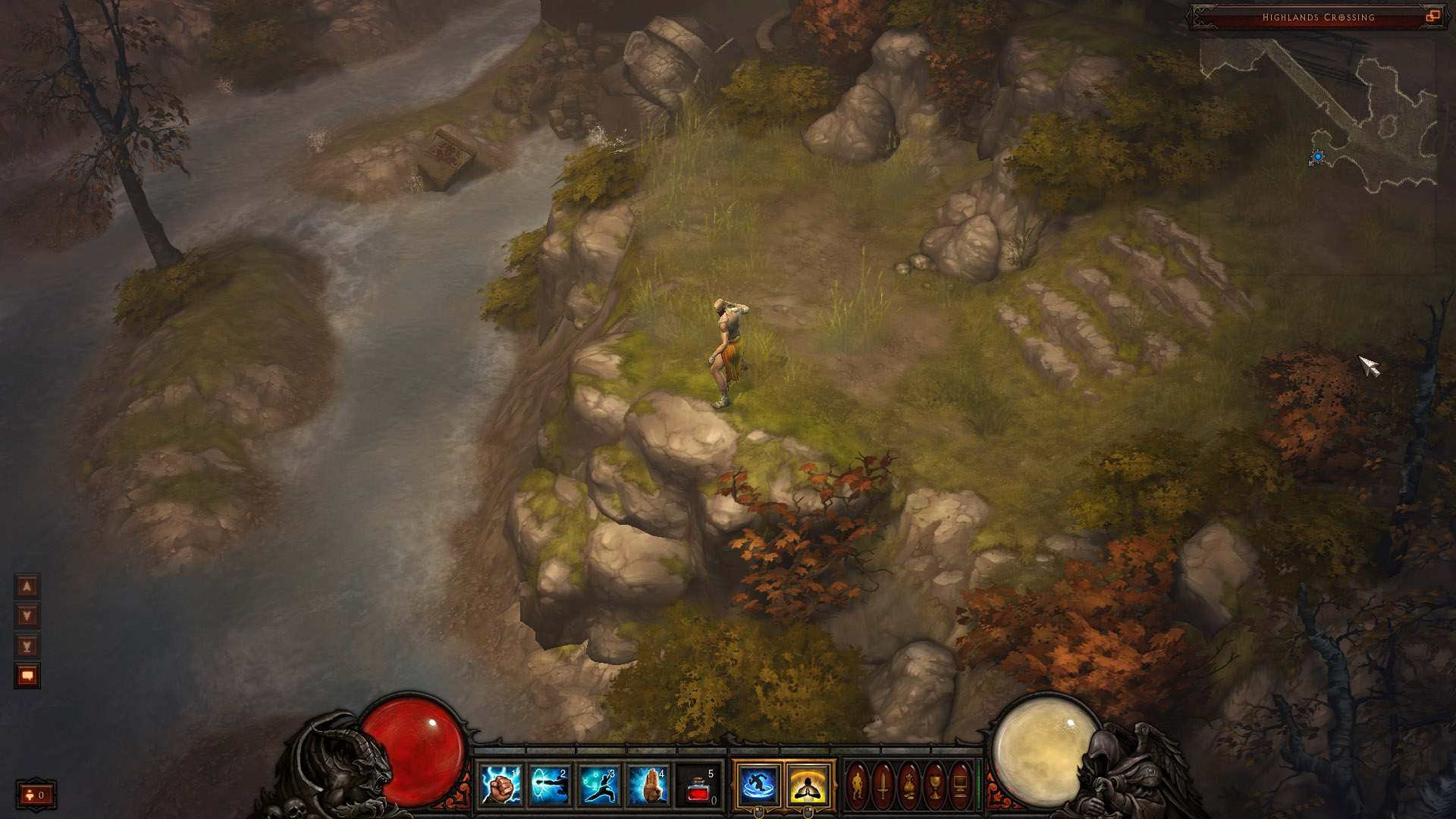
Task: Activate the lightning fist skill
Action: [x=501, y=785]
